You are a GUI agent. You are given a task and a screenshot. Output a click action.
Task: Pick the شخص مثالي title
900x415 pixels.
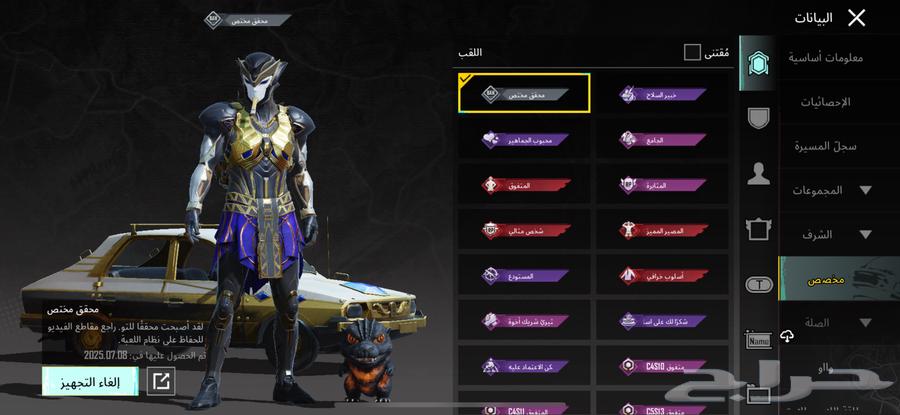[x=524, y=230]
